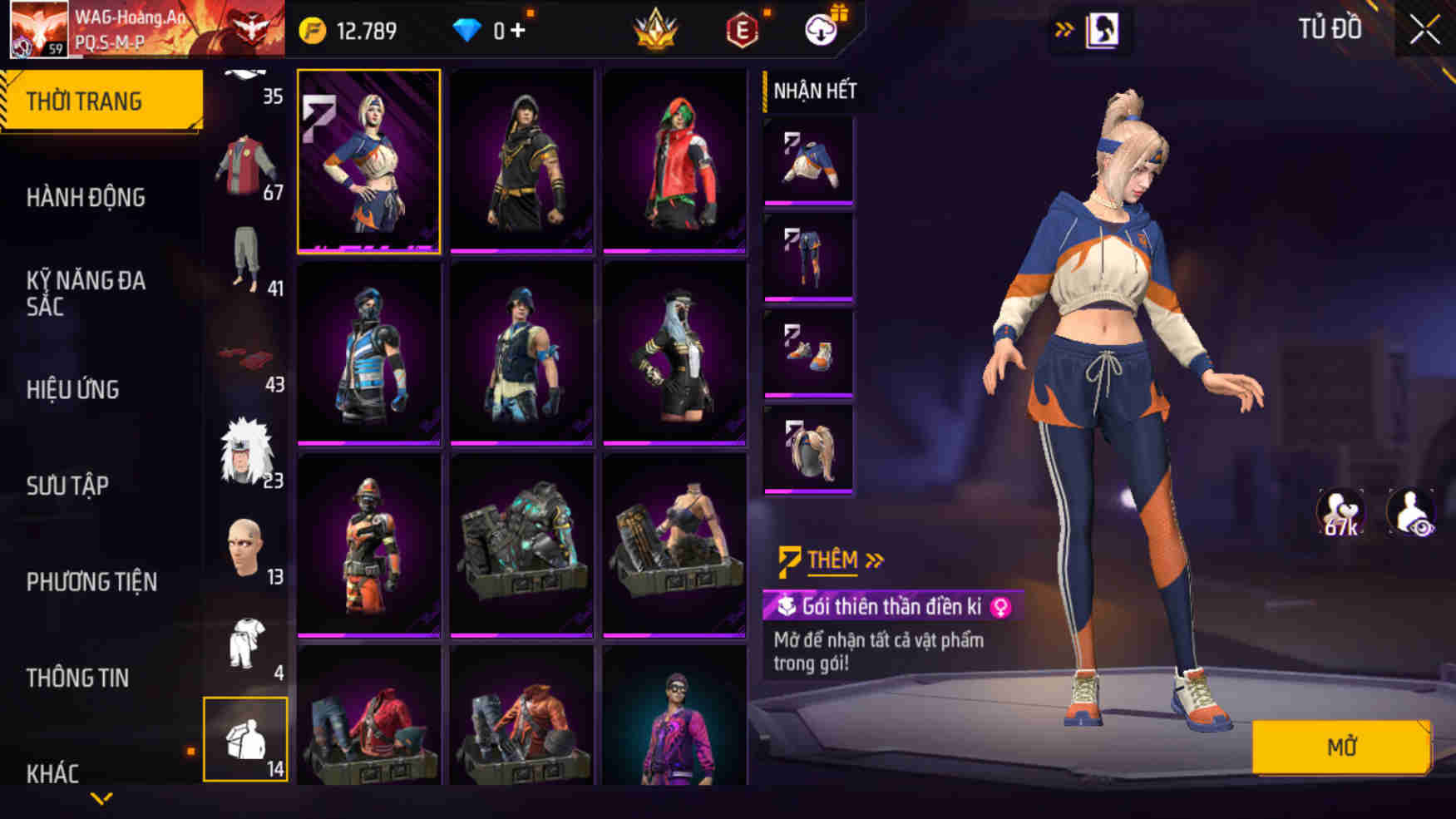Image resolution: width=1456 pixels, height=819 pixels.
Task: Click NHẬN HẾT to claim all
Action: pos(813,91)
